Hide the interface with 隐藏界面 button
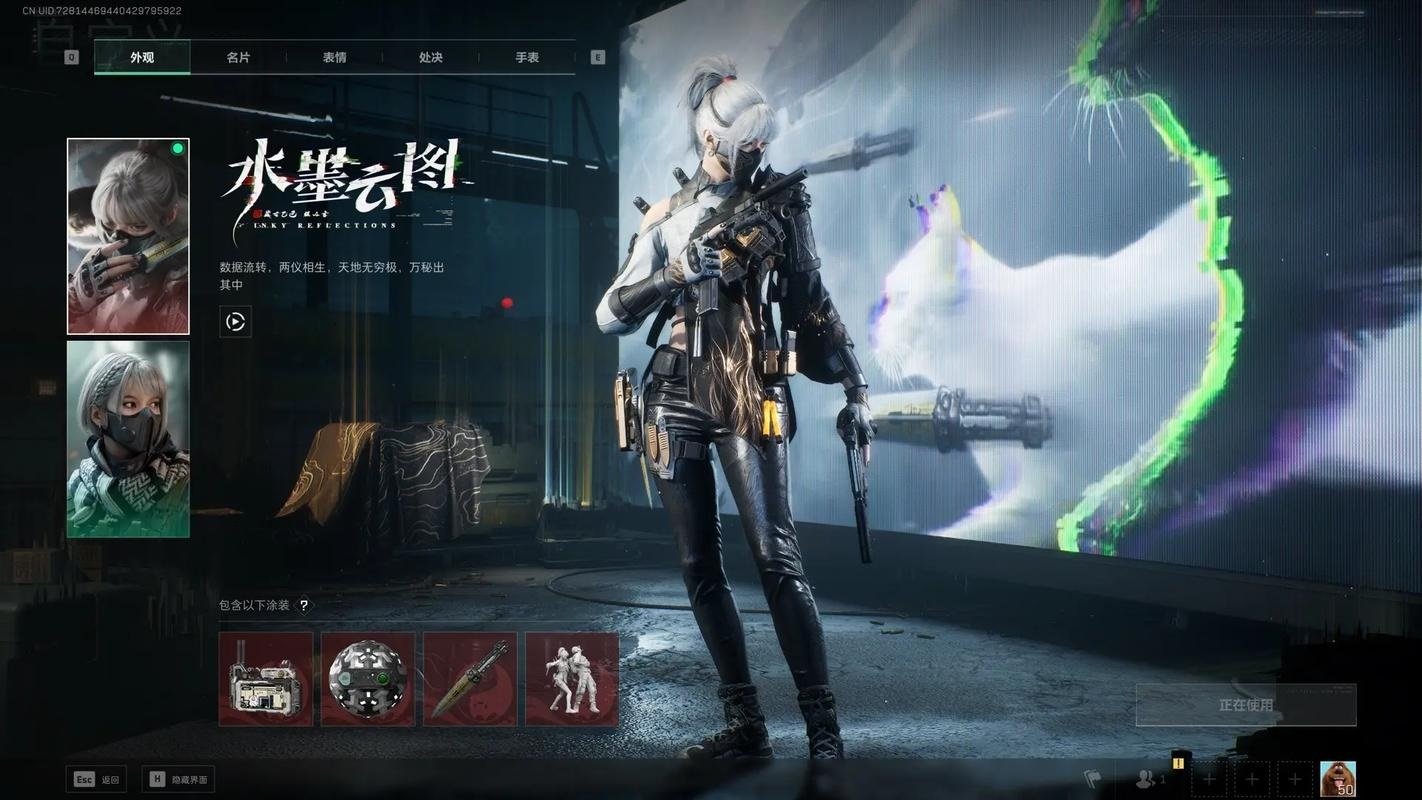Image resolution: width=1422 pixels, height=800 pixels. [x=181, y=780]
